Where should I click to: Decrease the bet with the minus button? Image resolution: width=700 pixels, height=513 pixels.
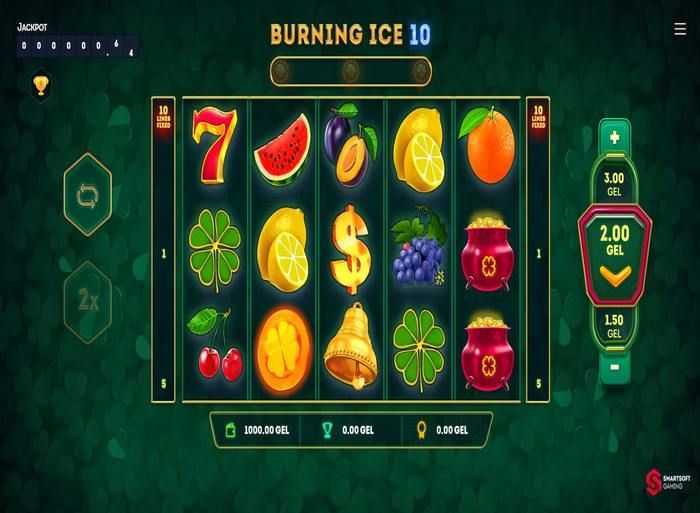click(614, 365)
